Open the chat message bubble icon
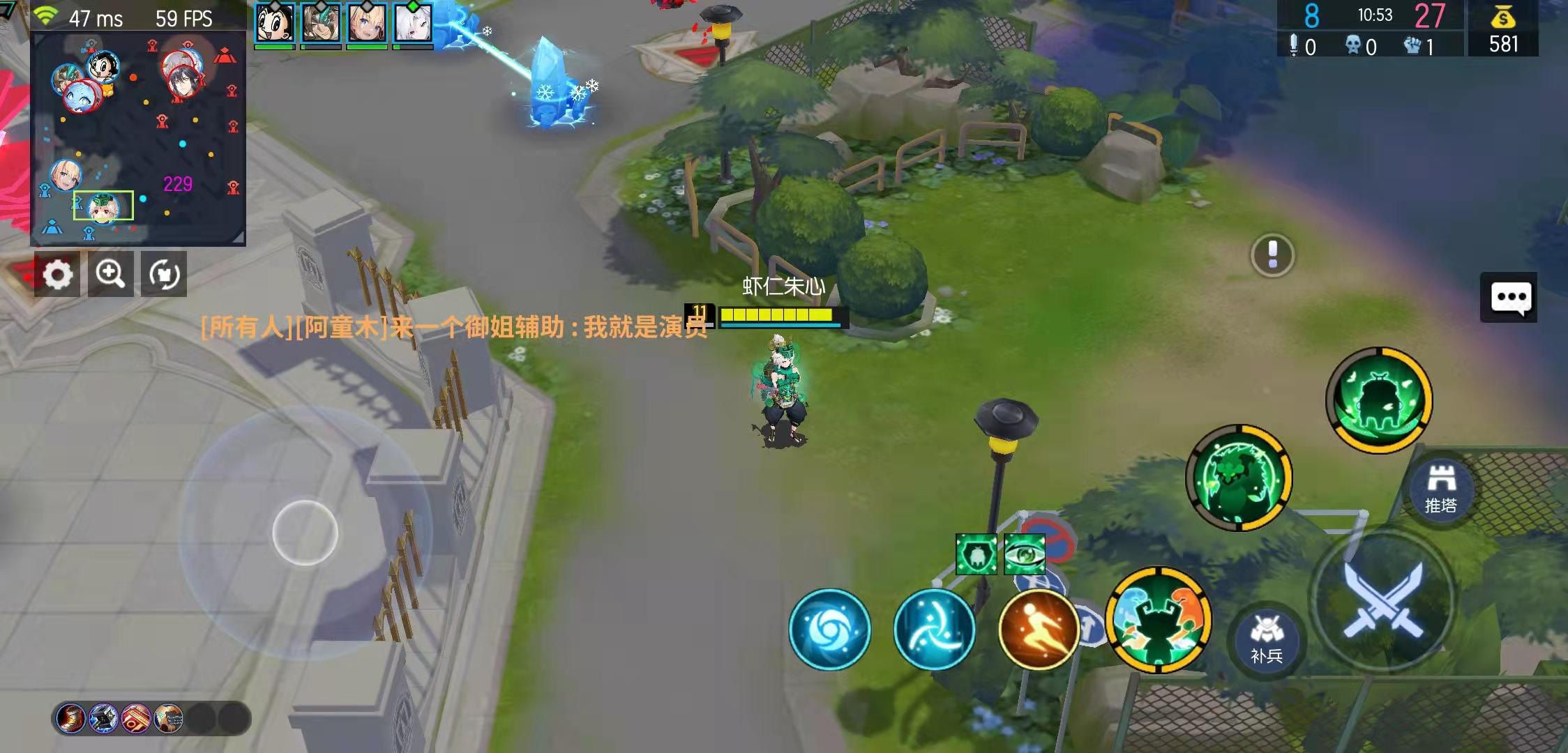 (x=1509, y=296)
